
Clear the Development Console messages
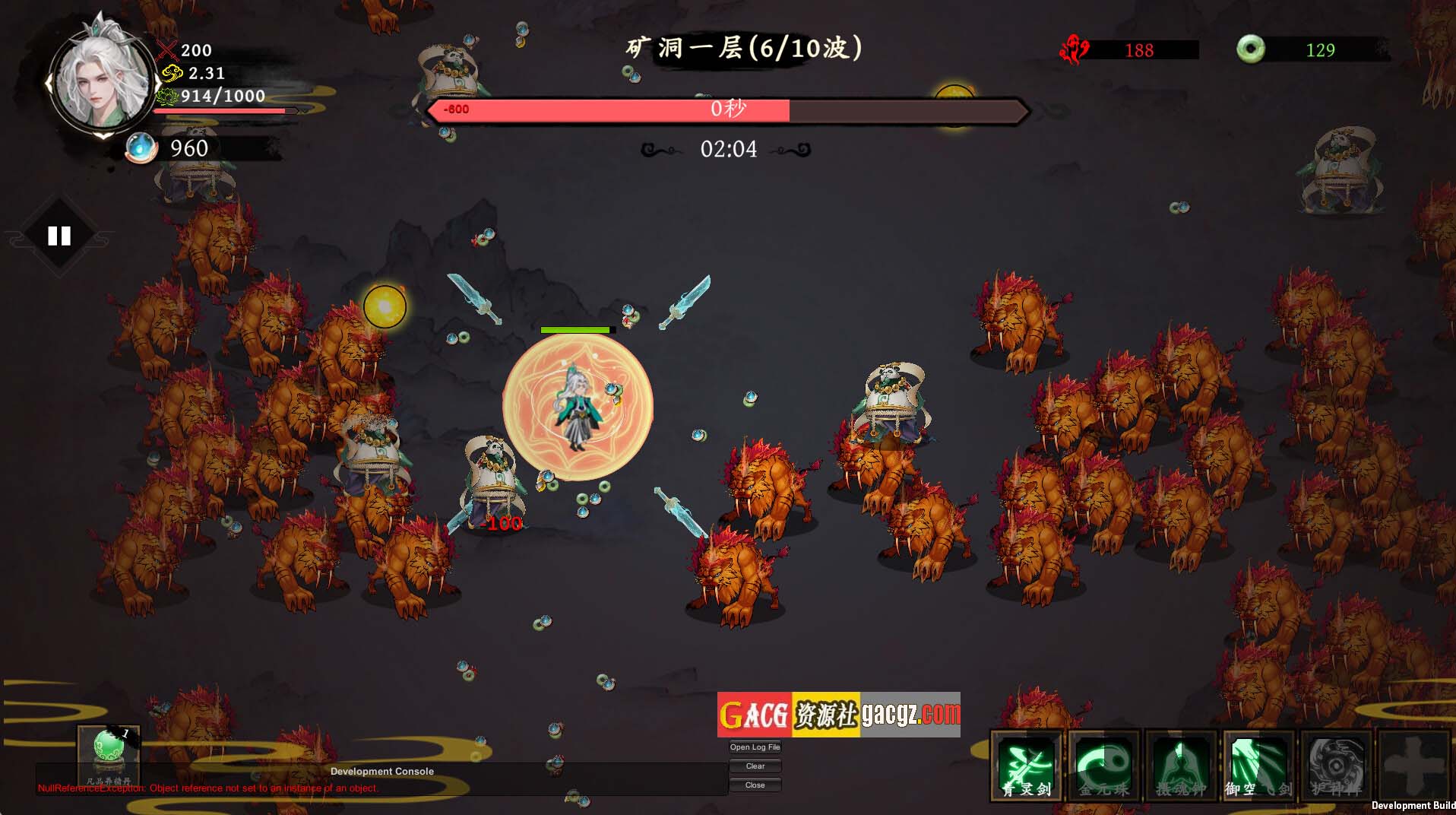[755, 766]
